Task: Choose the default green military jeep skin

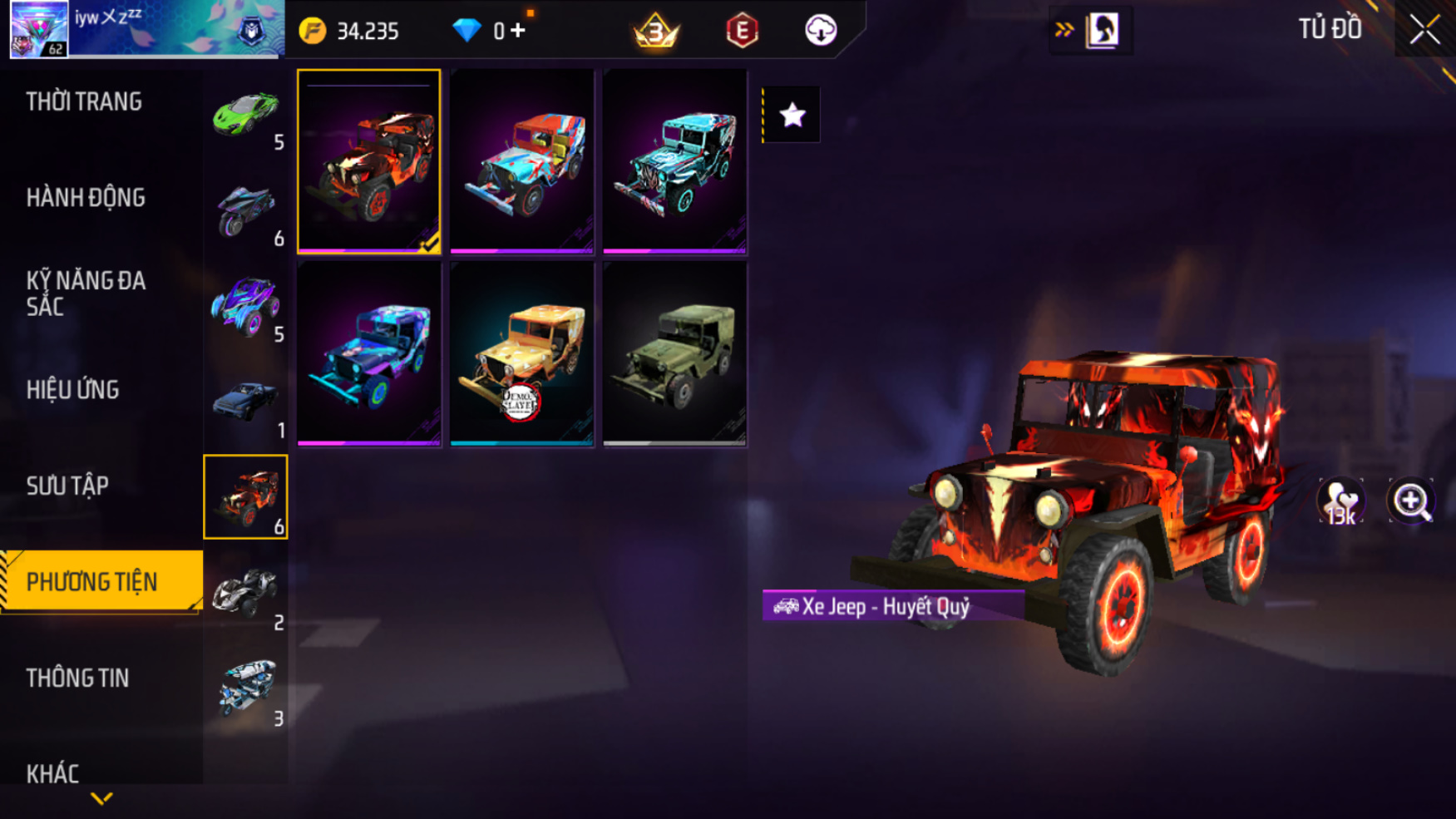Action: (674, 355)
